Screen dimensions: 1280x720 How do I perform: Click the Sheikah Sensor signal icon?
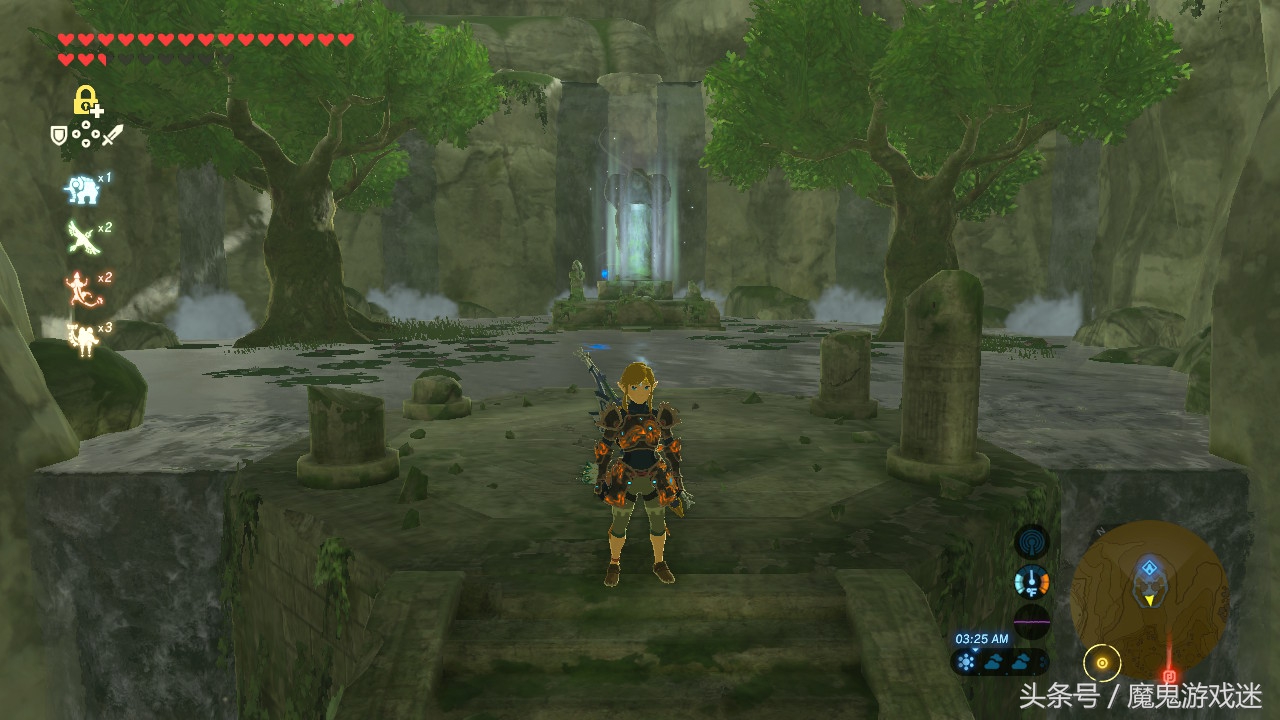[x=1031, y=541]
